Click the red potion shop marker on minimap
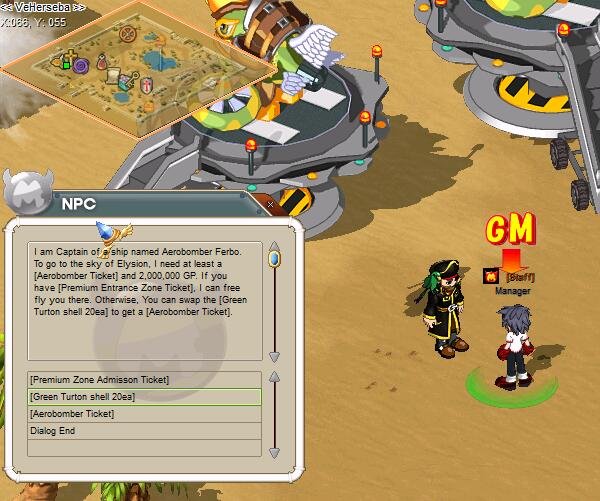Image resolution: width=600 pixels, height=501 pixels. (100, 60)
